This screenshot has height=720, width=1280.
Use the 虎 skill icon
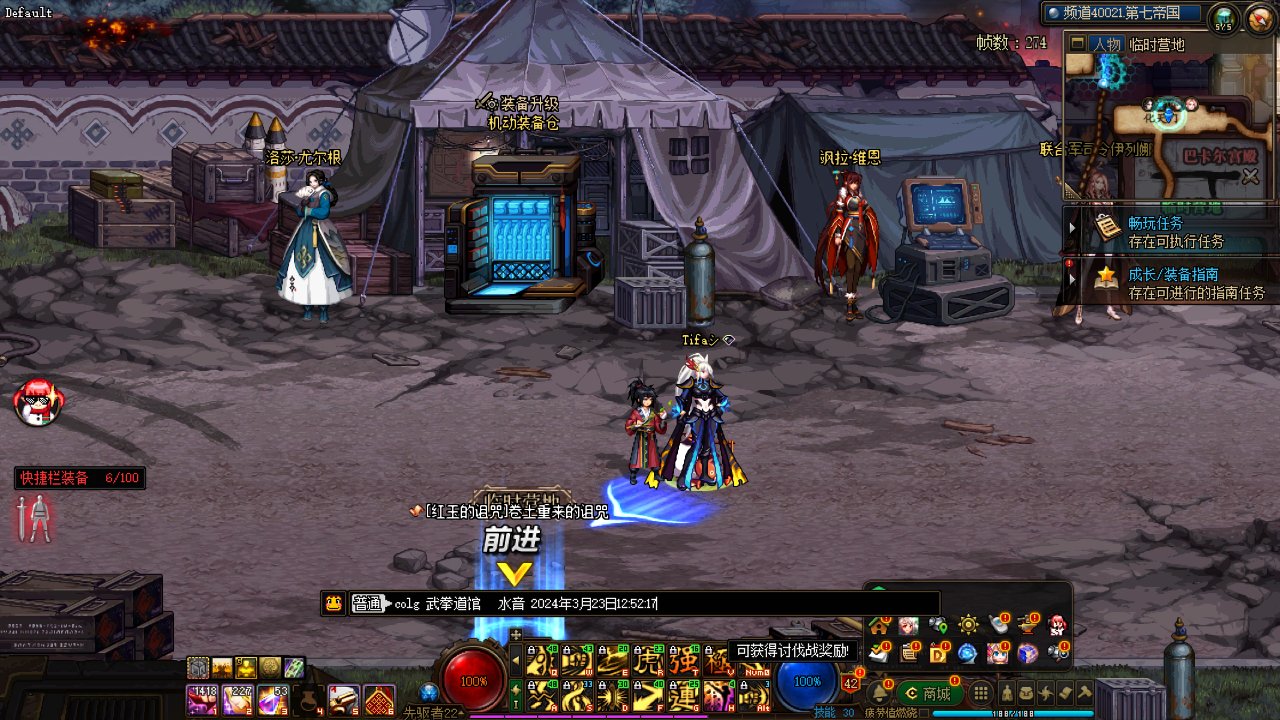[650, 660]
